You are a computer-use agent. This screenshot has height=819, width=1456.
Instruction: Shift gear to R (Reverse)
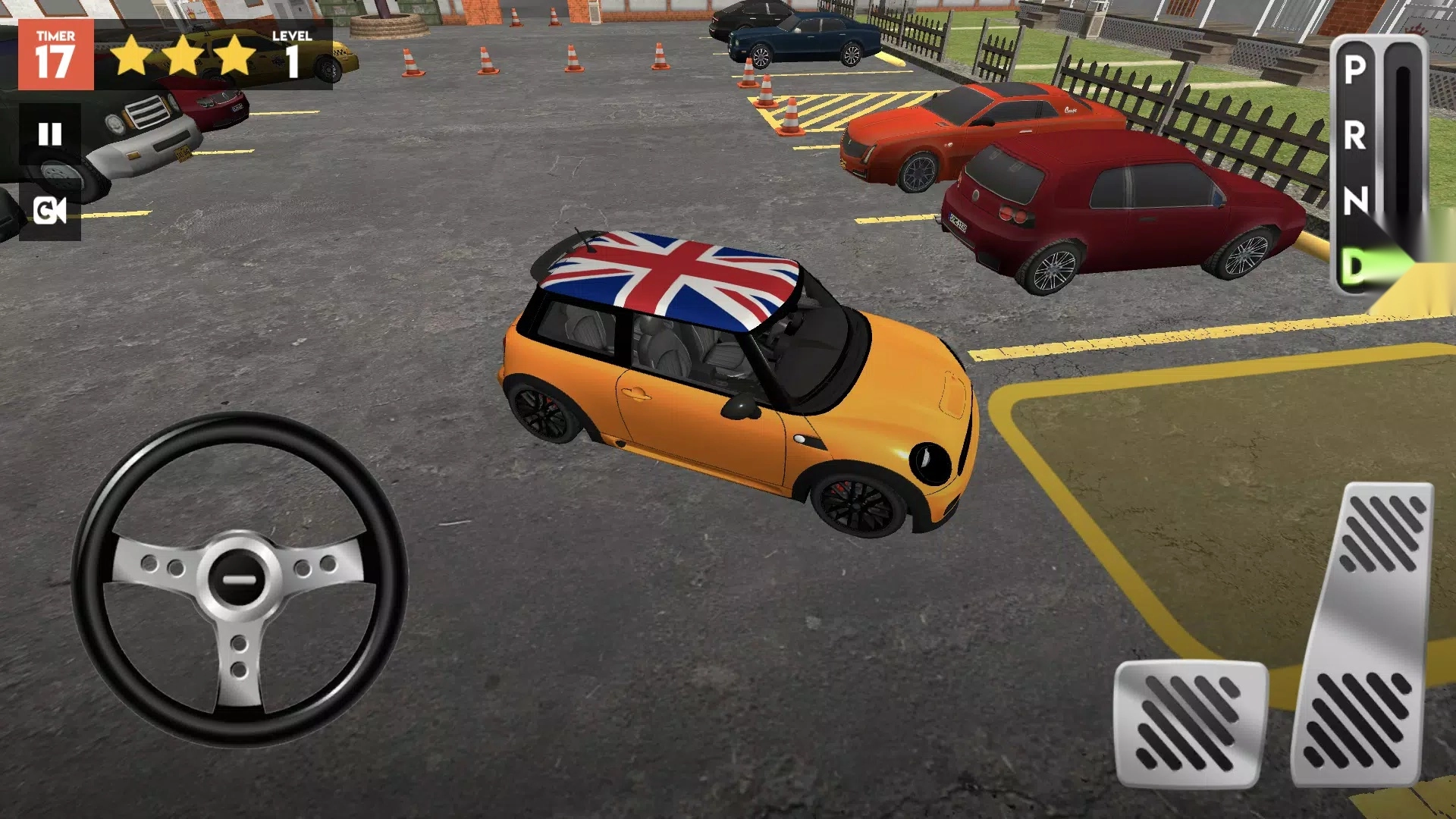click(x=1355, y=136)
